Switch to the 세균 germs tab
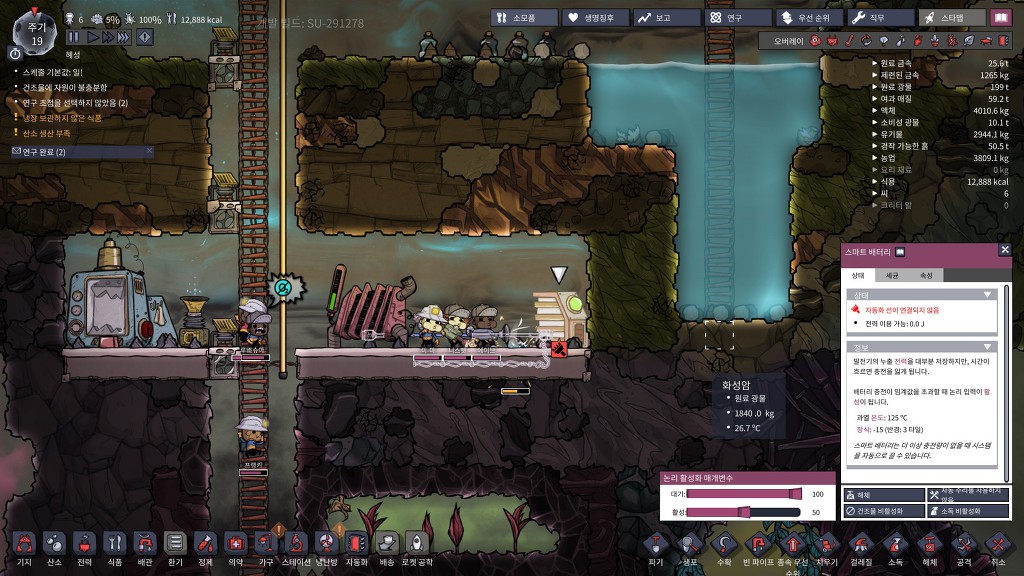This screenshot has width=1024, height=576. click(892, 275)
